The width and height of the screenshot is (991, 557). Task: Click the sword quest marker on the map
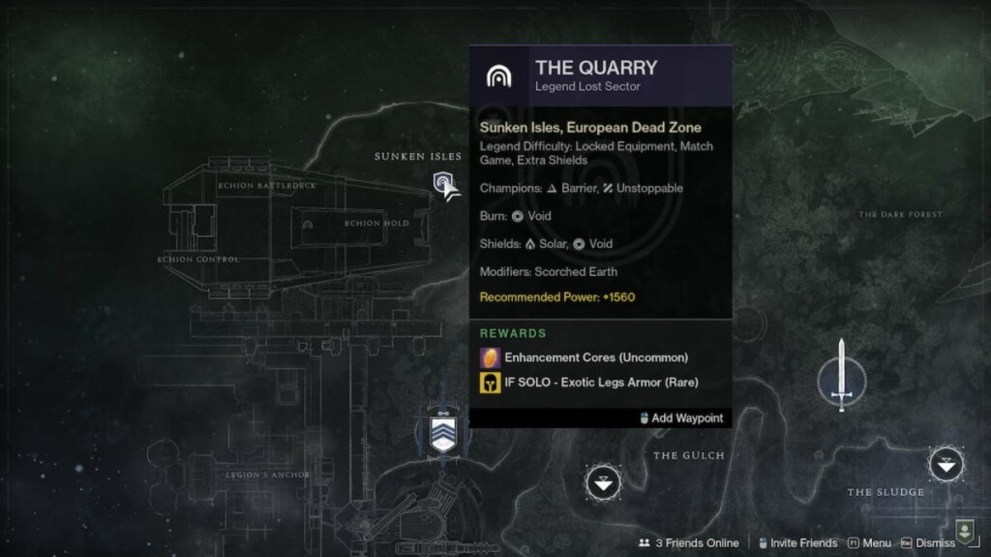(842, 375)
